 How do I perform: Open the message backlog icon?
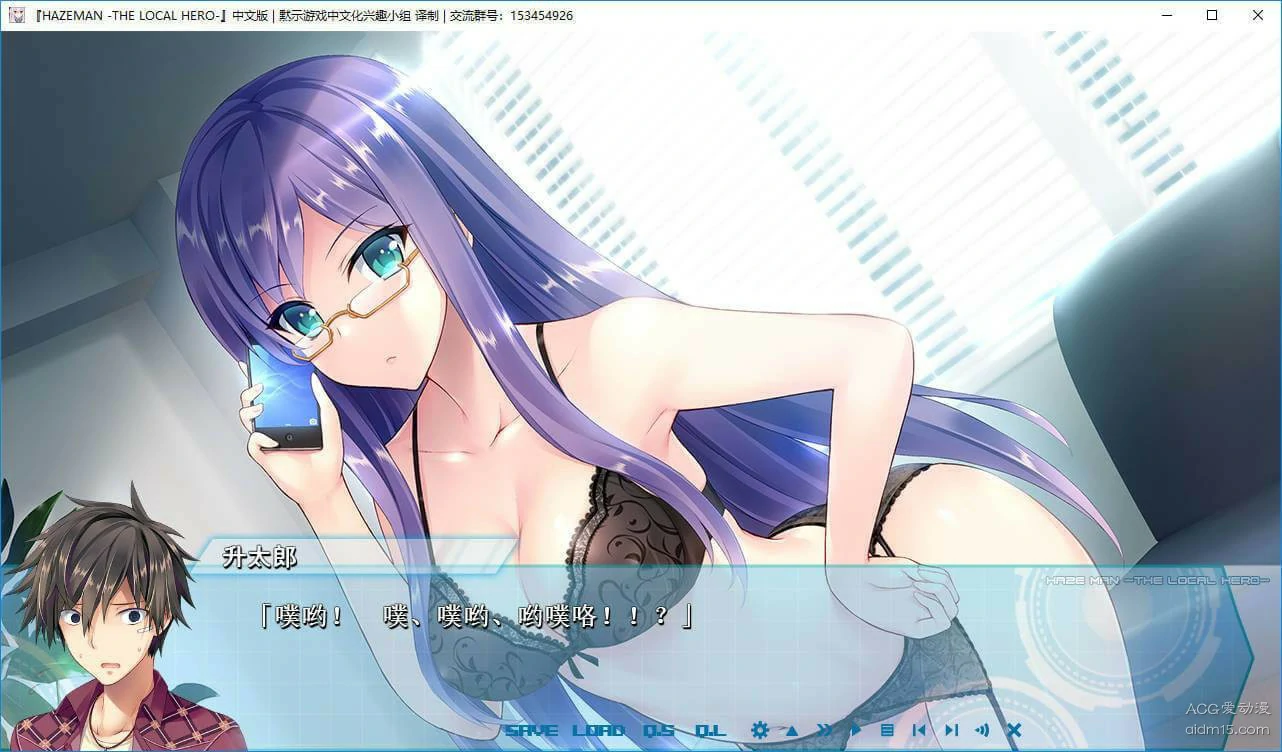pos(888,730)
